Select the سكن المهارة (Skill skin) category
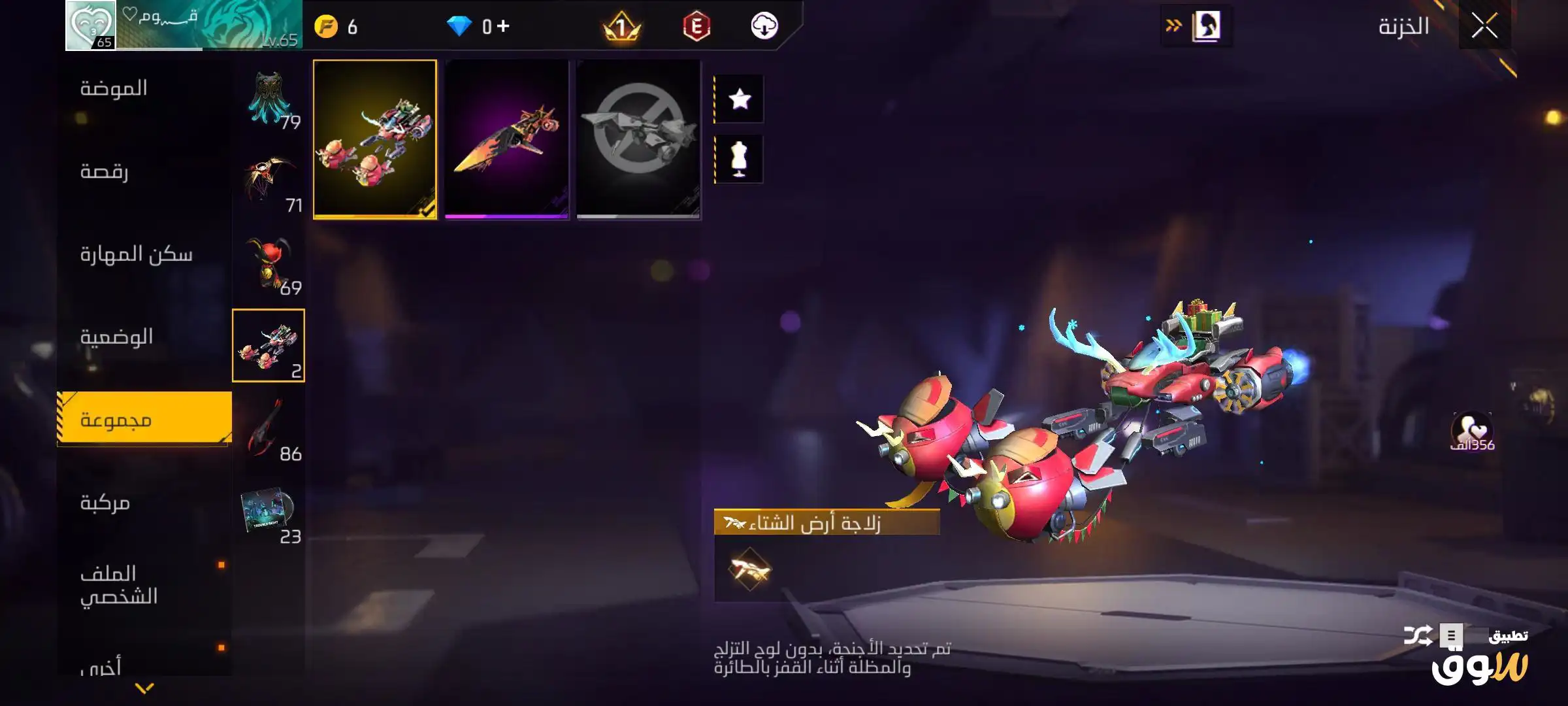1568x706 pixels. coord(136,254)
